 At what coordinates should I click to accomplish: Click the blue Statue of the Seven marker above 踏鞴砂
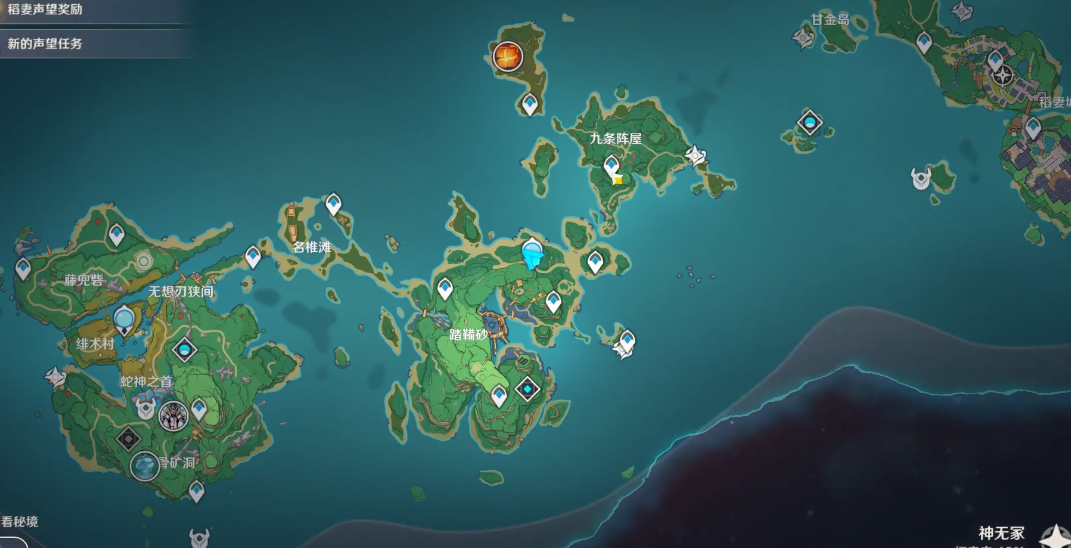(532, 254)
